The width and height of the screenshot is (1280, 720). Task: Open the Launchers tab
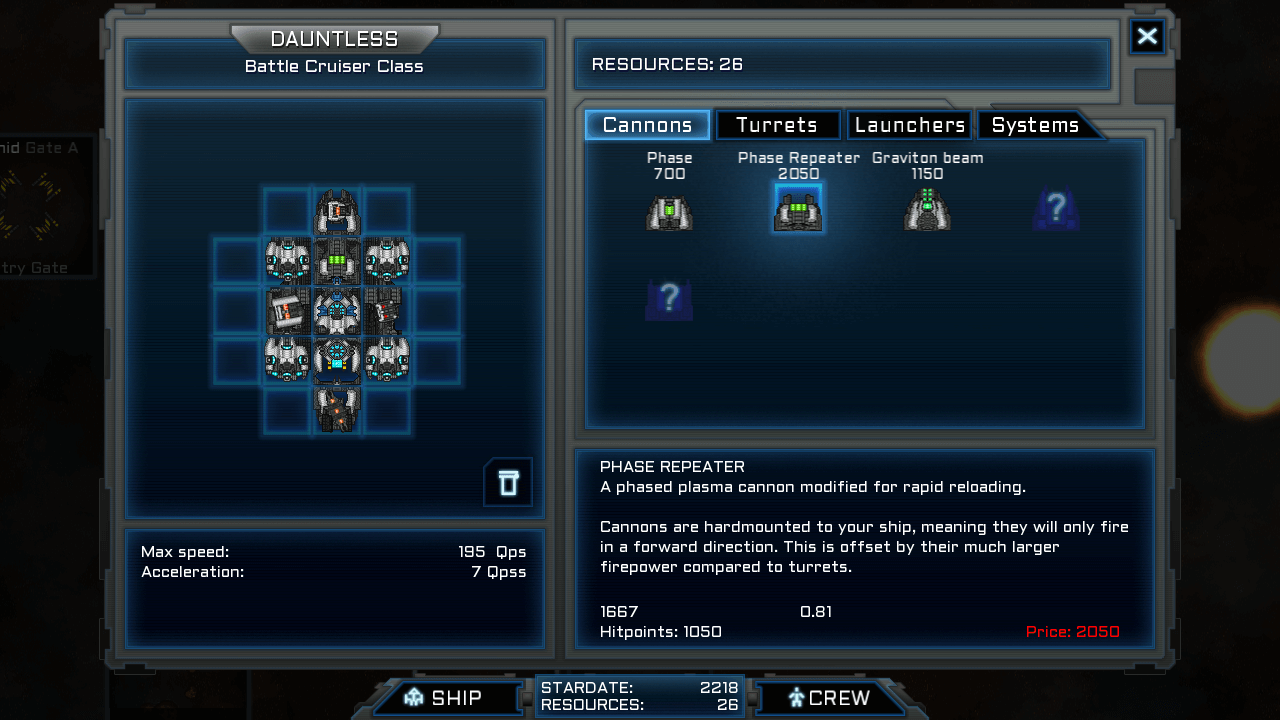[909, 125]
